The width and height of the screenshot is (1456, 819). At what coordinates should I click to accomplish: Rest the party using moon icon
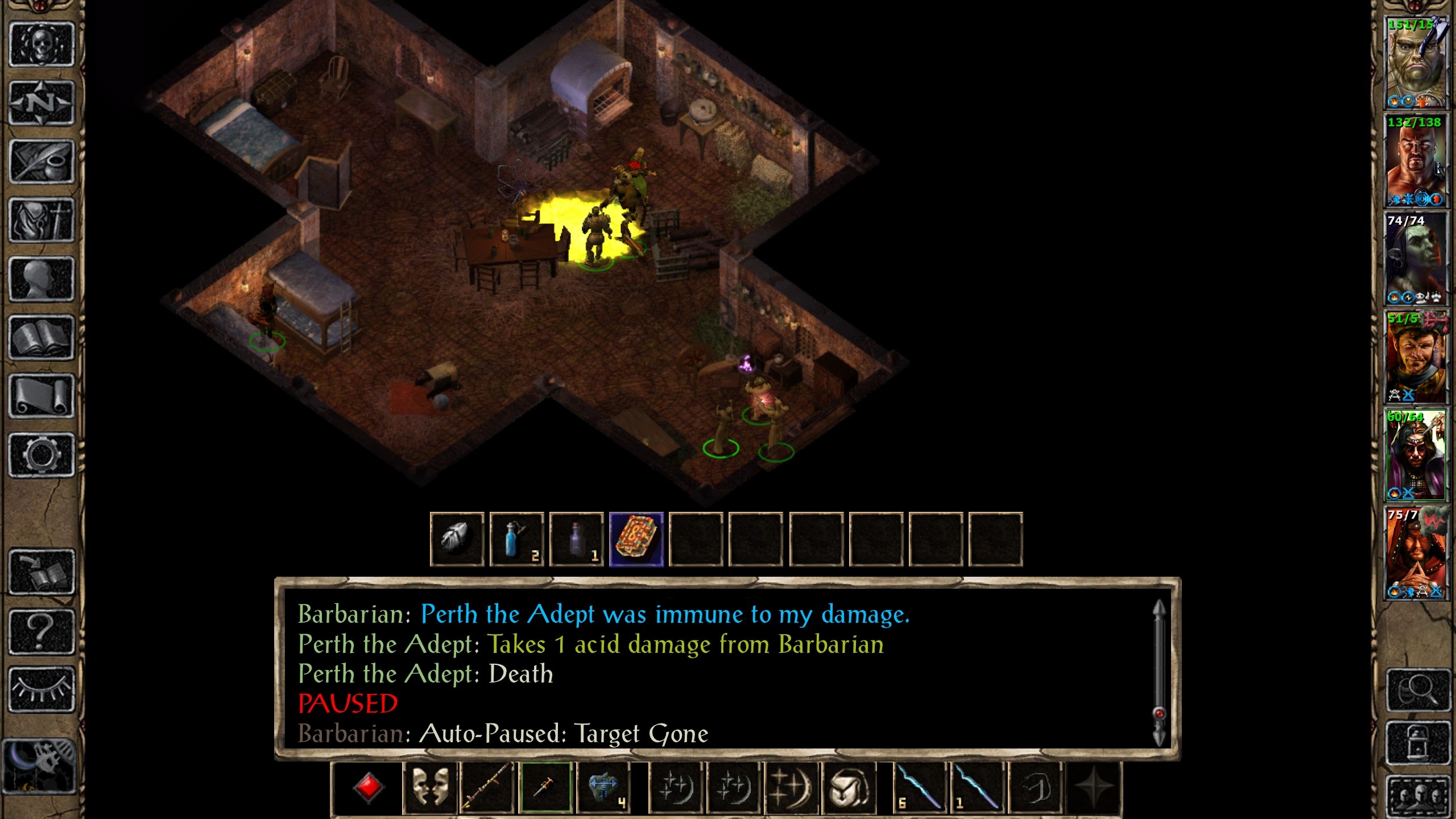pos(39,766)
